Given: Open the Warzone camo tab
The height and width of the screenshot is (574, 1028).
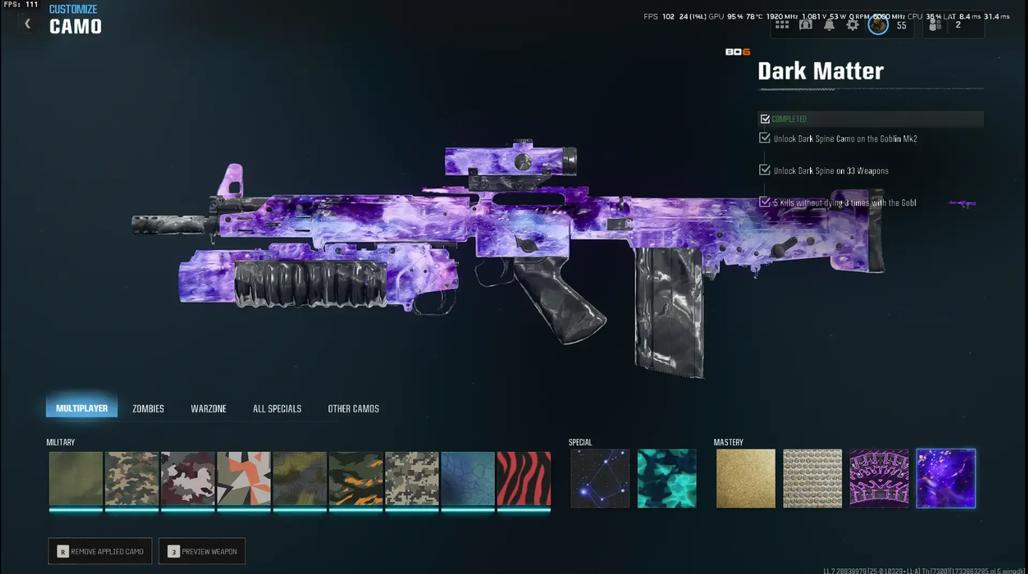Looking at the screenshot, I should tap(208, 408).
